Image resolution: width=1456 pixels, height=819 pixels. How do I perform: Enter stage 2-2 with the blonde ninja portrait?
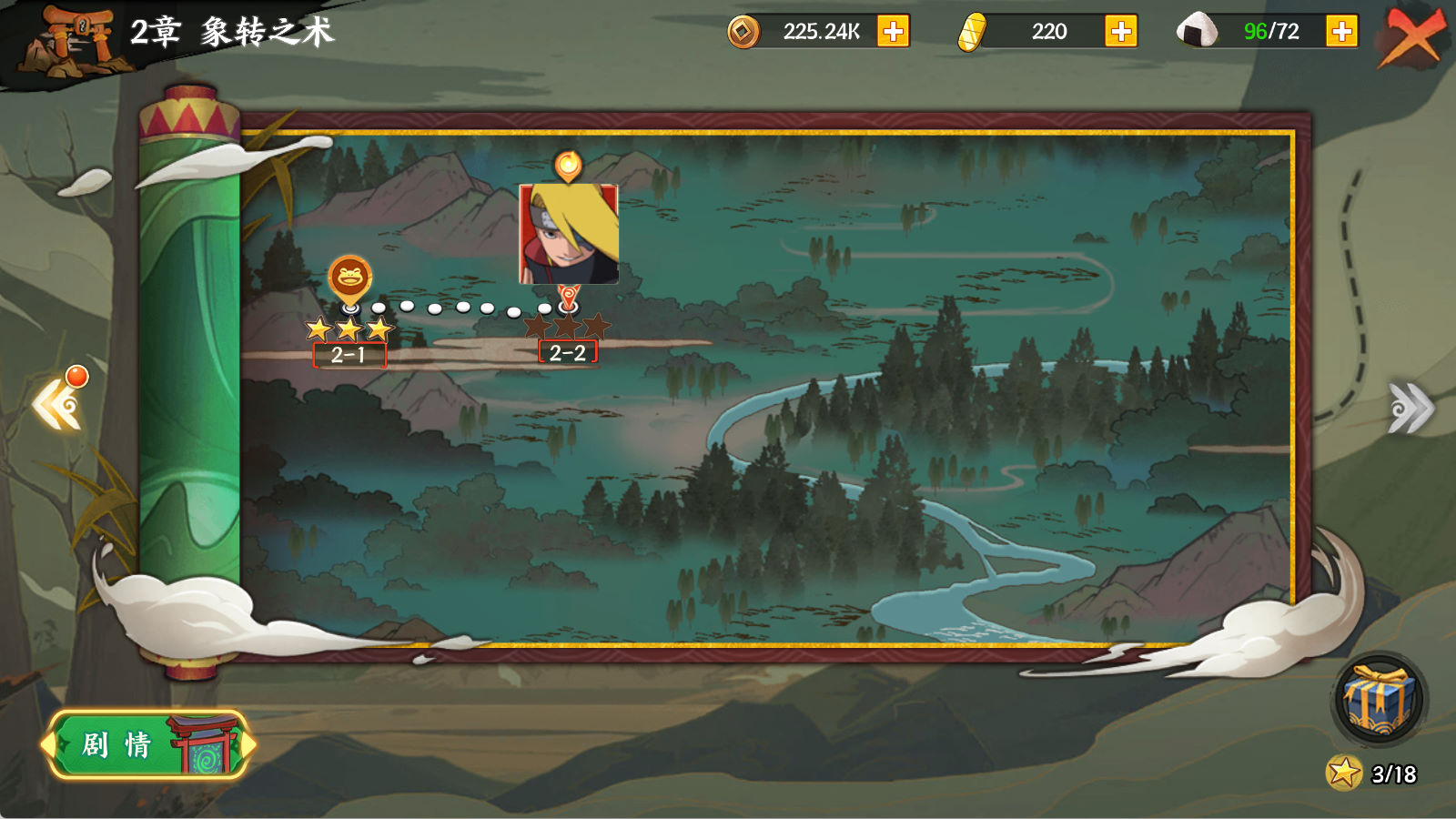pyautogui.click(x=569, y=235)
